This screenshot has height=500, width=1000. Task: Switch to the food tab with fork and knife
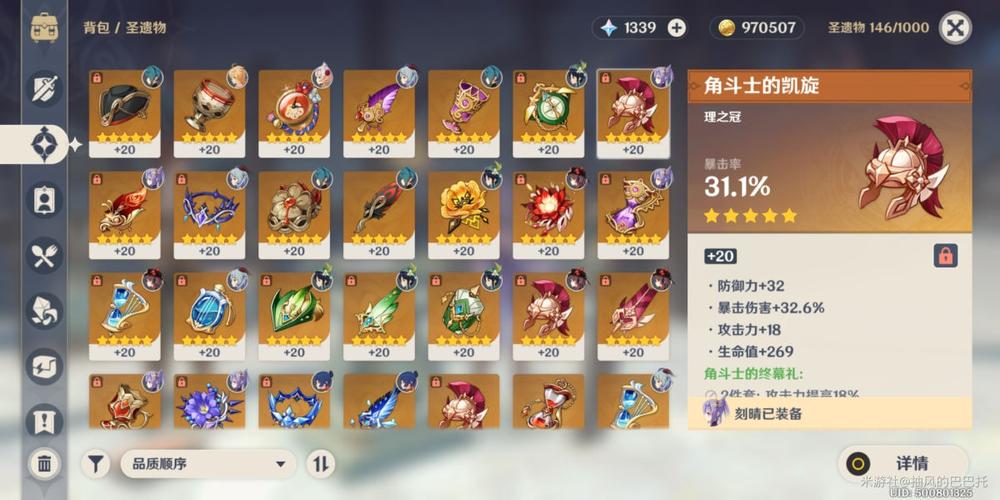click(44, 256)
